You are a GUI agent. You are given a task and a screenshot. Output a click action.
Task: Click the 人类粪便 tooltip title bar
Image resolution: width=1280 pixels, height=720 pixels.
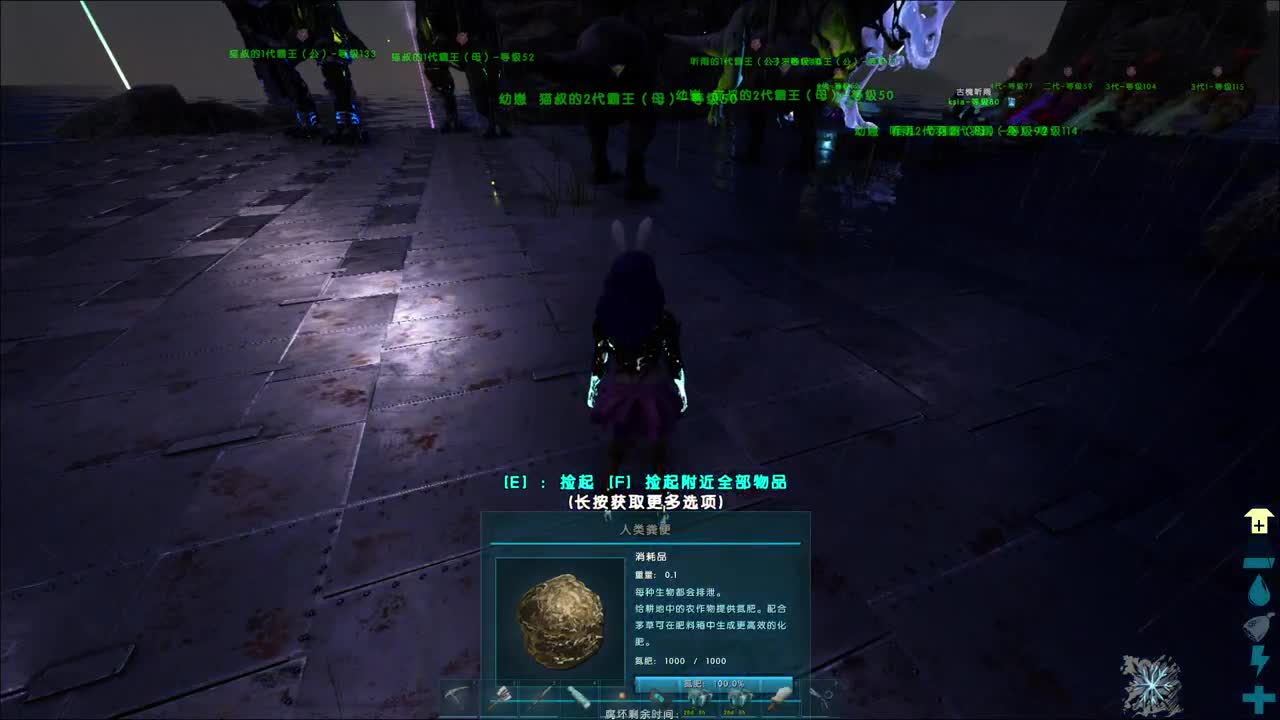[645, 531]
